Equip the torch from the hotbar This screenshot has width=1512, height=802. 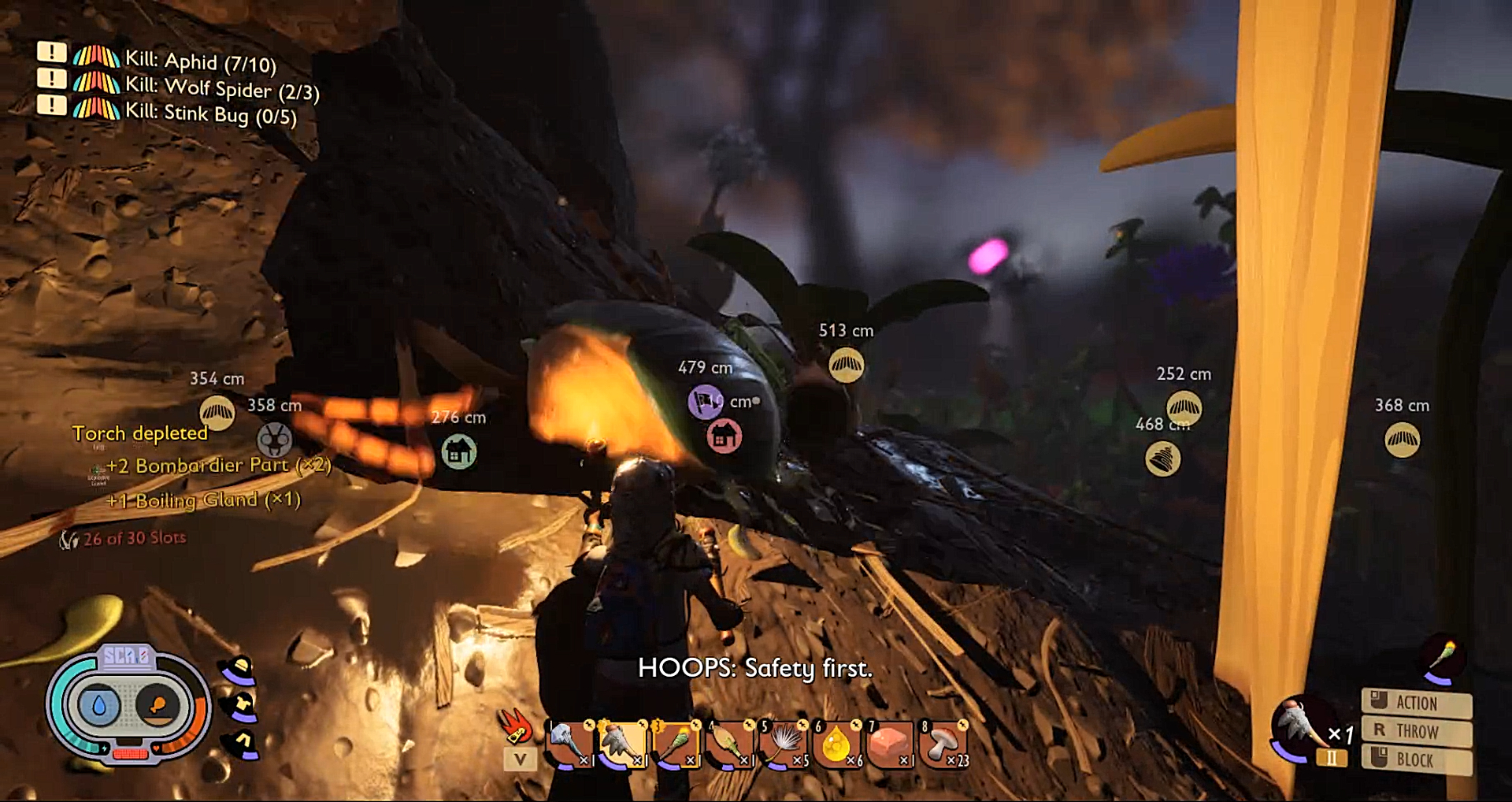click(x=675, y=744)
